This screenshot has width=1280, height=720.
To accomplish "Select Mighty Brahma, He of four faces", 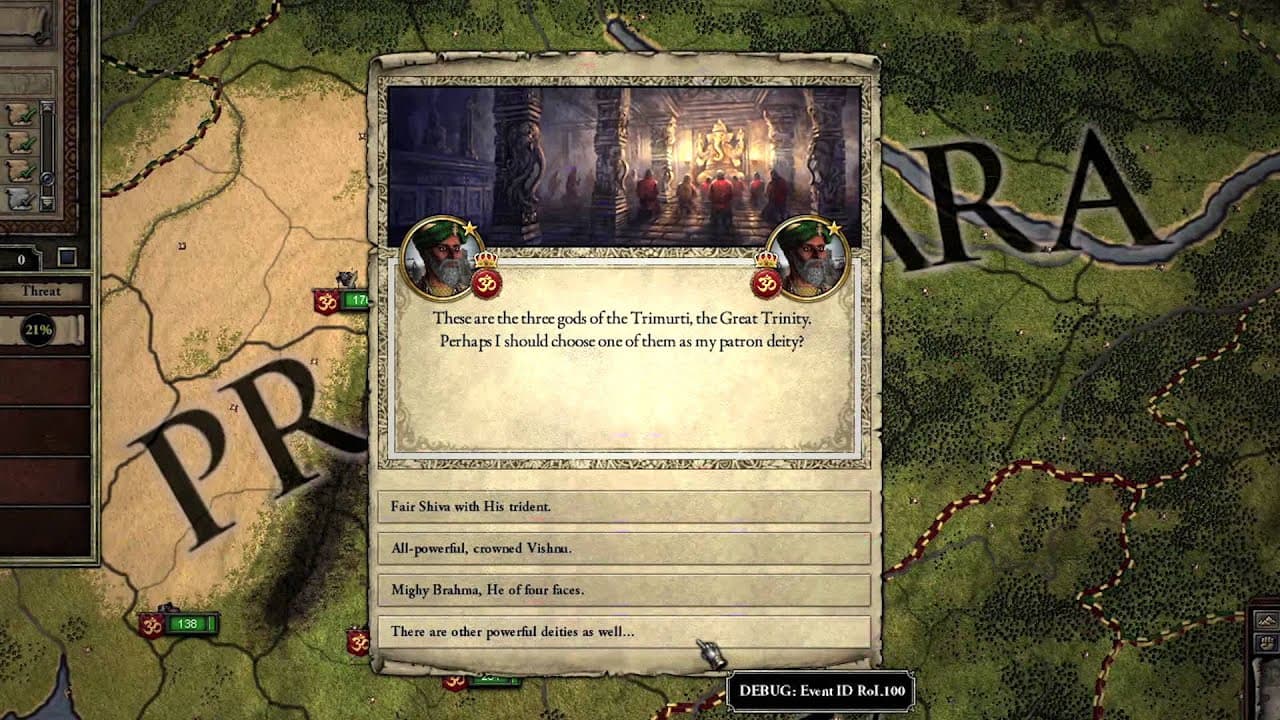I will pos(624,590).
